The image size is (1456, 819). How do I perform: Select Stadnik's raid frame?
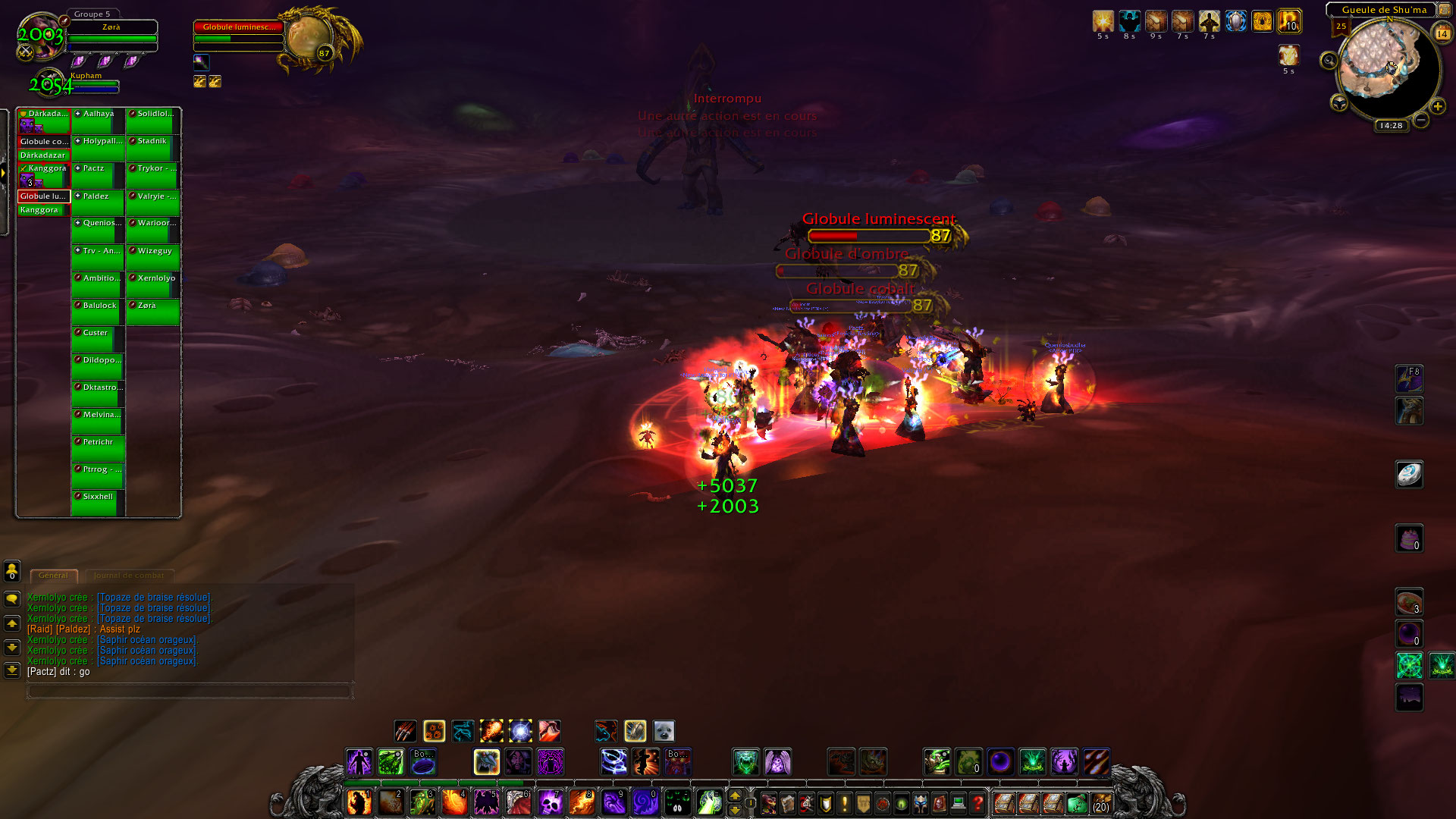[152, 148]
